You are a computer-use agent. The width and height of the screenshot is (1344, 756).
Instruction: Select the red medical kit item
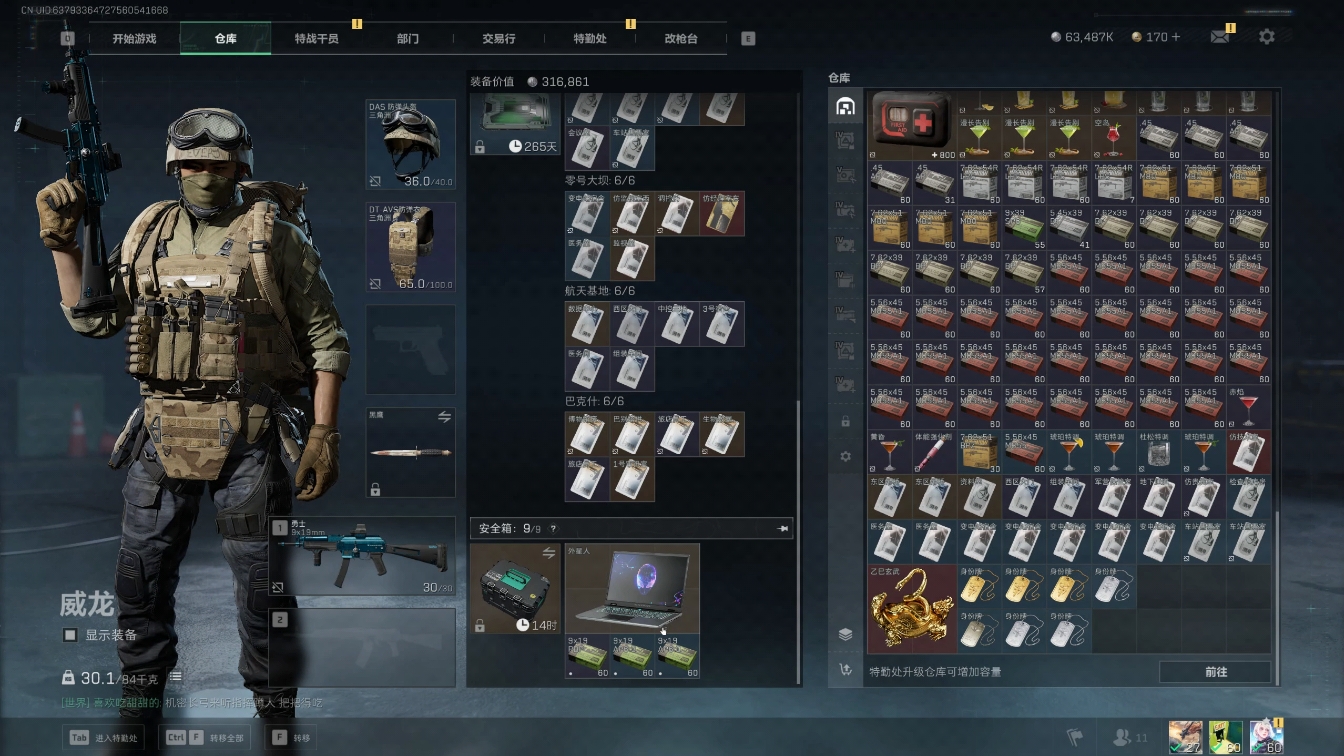(911, 126)
